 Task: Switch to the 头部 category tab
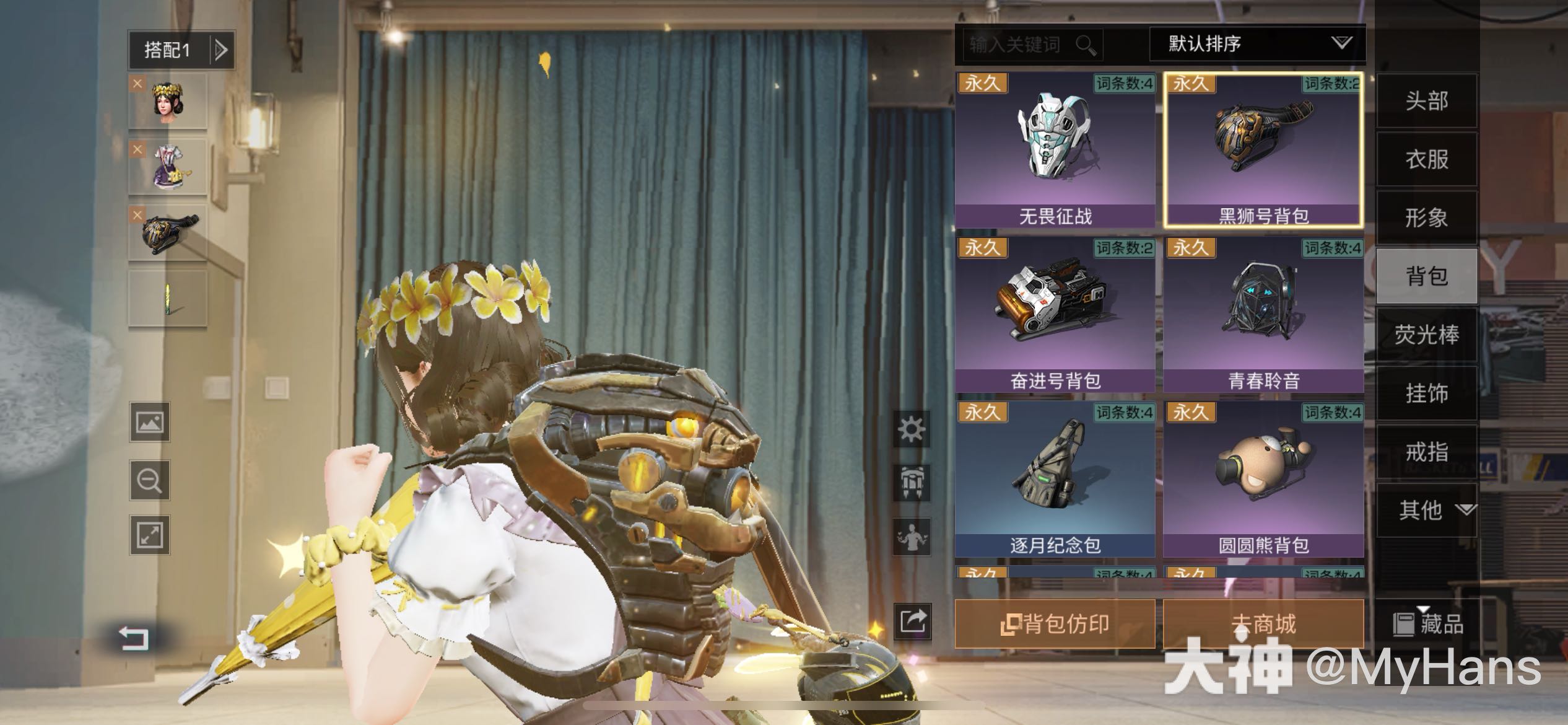click(1426, 101)
